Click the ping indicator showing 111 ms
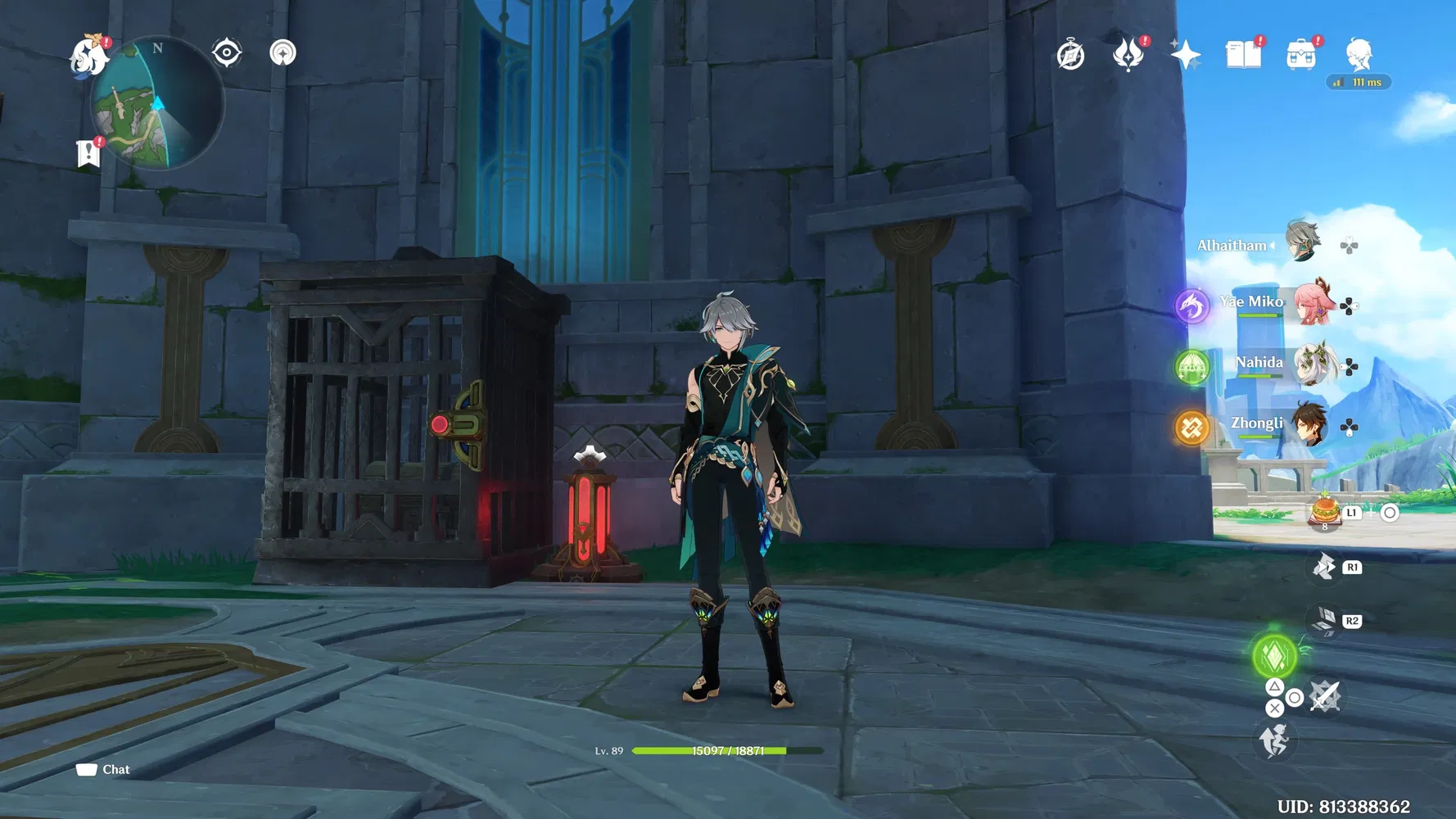This screenshot has width=1456, height=819. tap(1358, 82)
